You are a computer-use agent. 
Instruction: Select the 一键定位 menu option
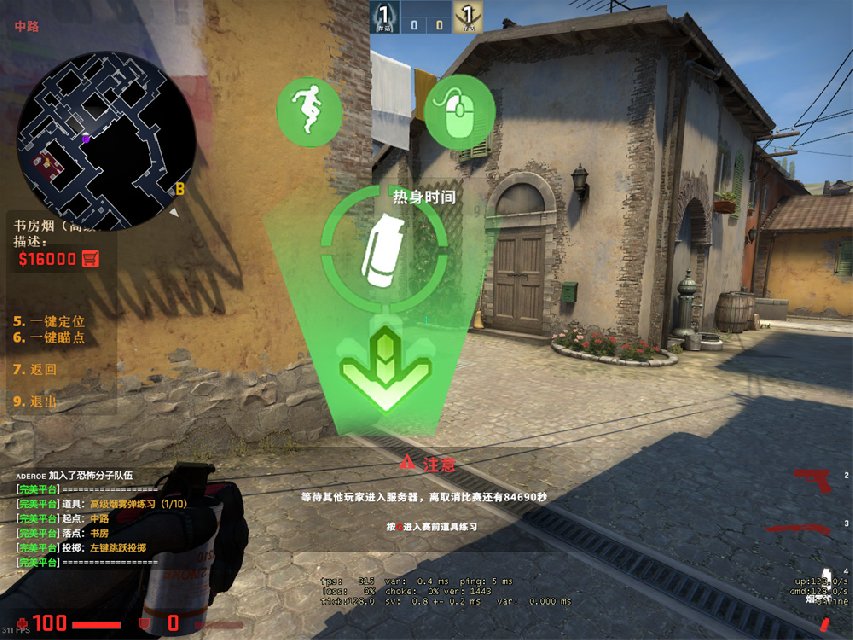(x=49, y=321)
